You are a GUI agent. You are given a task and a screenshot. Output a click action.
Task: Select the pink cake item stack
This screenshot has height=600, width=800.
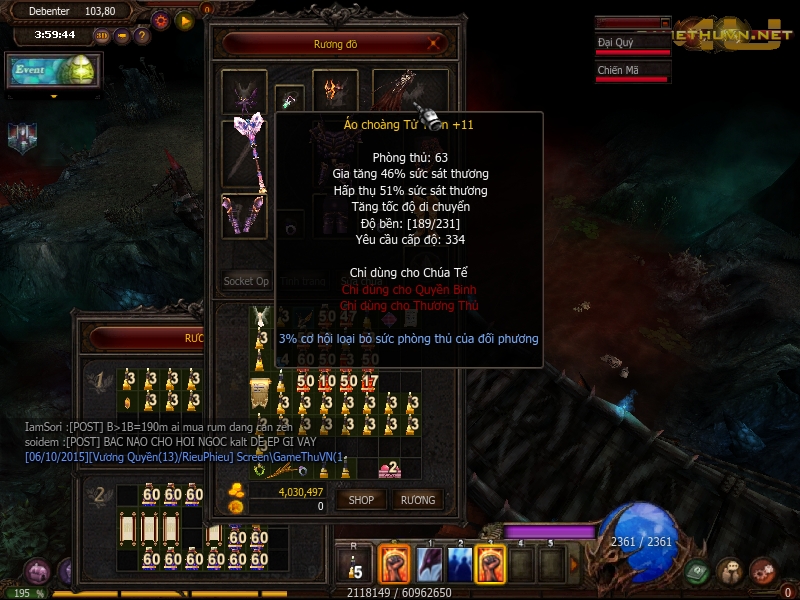(x=388, y=469)
